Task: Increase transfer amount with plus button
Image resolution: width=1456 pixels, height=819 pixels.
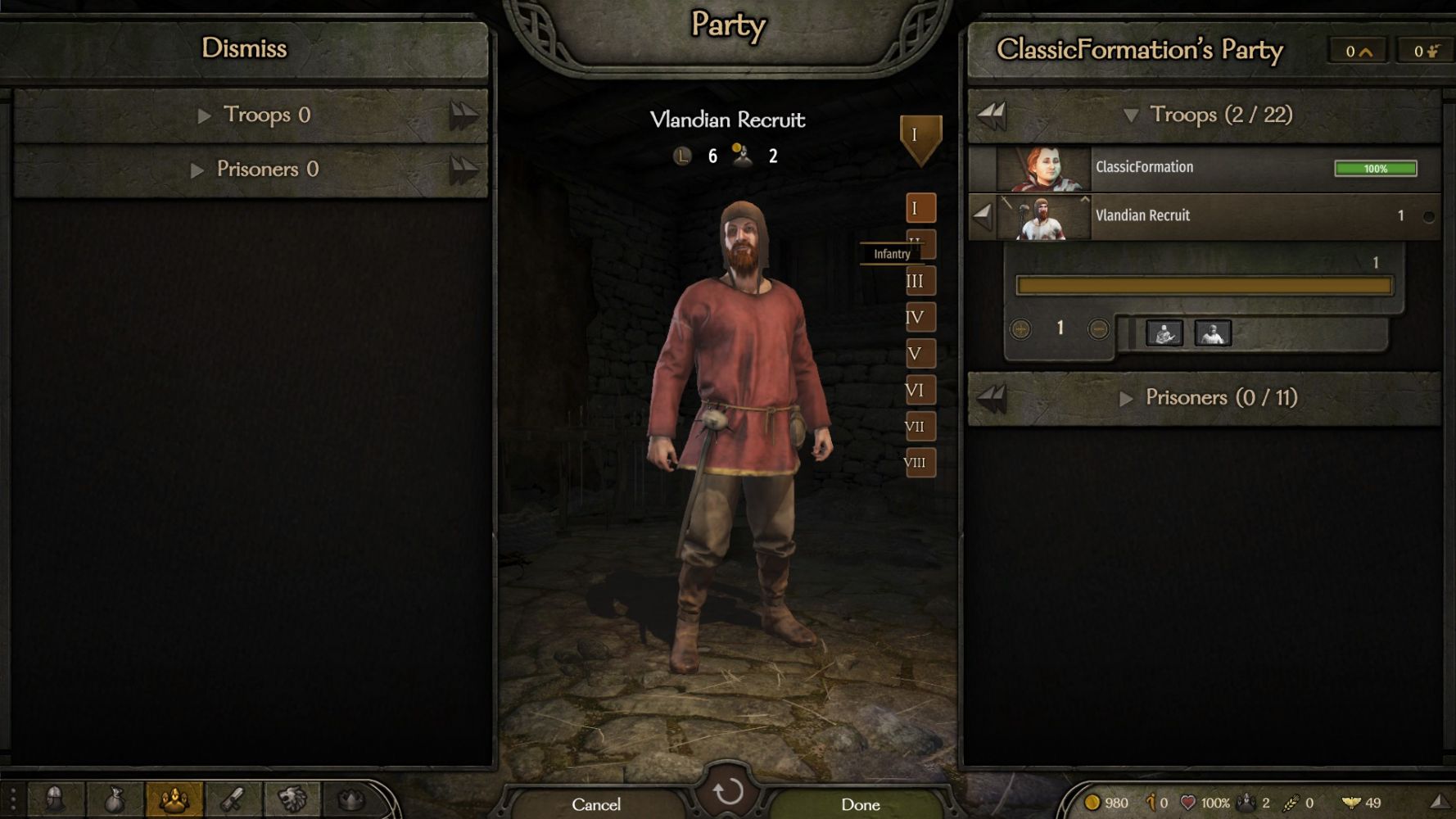Action: [x=1020, y=329]
